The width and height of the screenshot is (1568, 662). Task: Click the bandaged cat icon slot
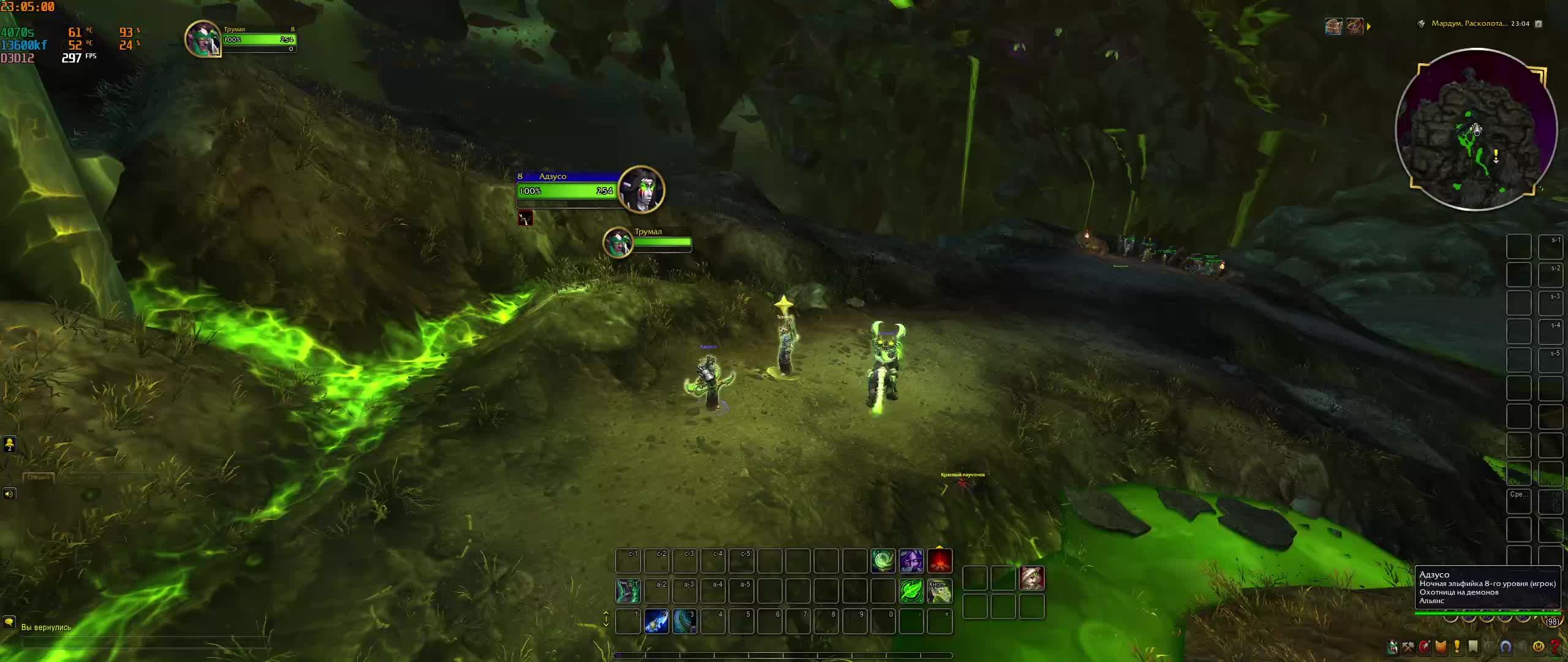[x=1031, y=578]
